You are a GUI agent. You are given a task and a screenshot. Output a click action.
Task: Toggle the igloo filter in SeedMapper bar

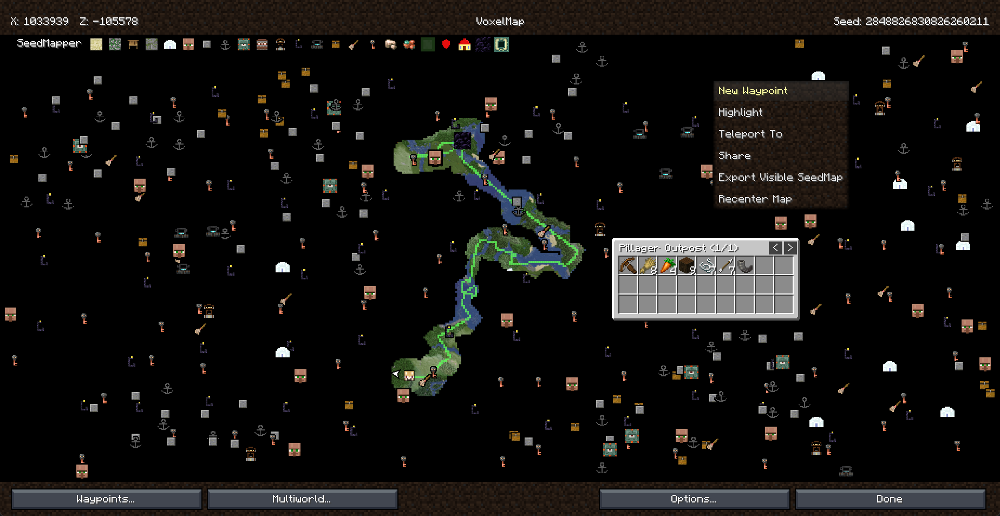pos(169,44)
